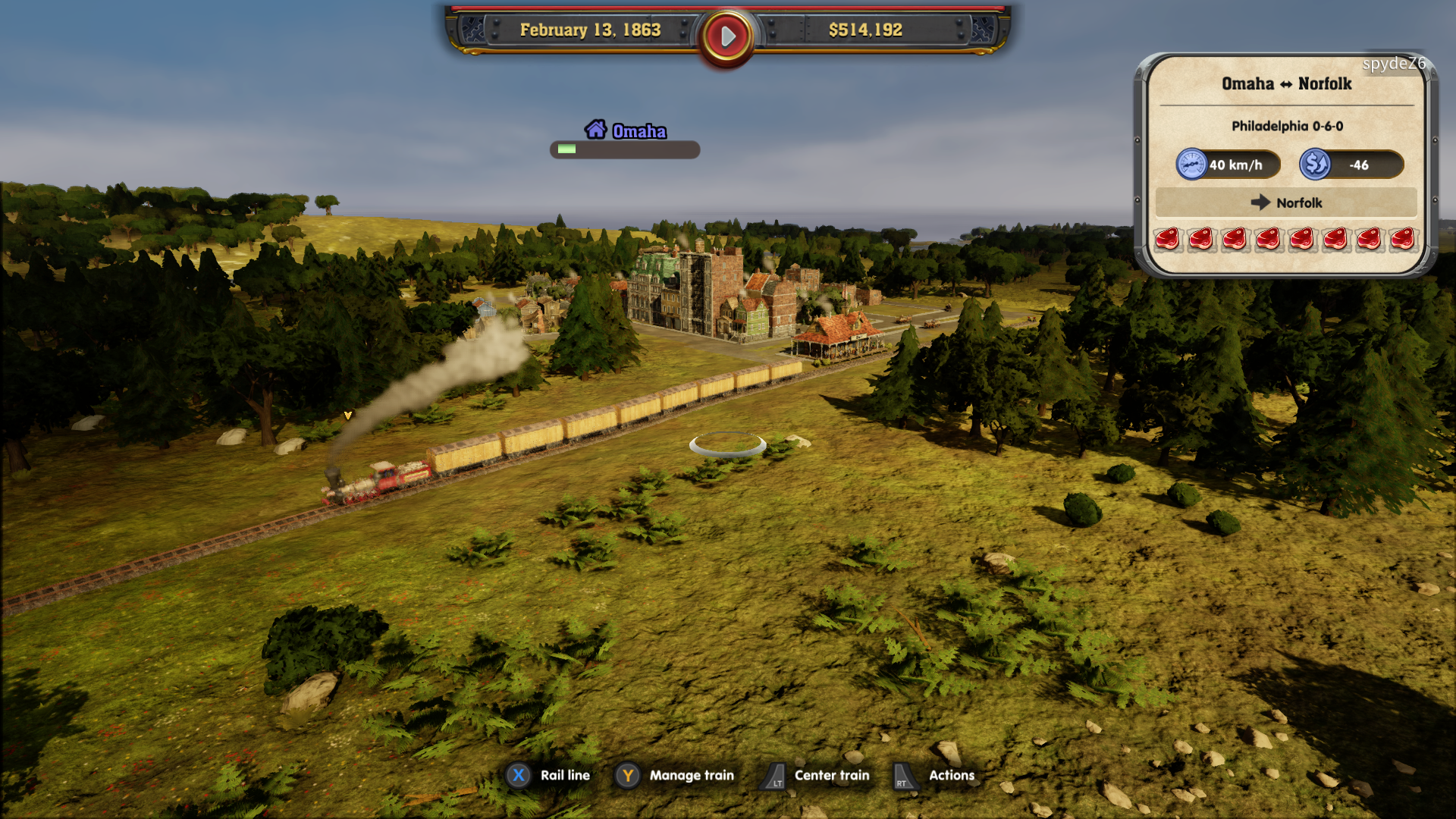
Task: Click the Y controller icon near Manage train
Action: click(628, 775)
